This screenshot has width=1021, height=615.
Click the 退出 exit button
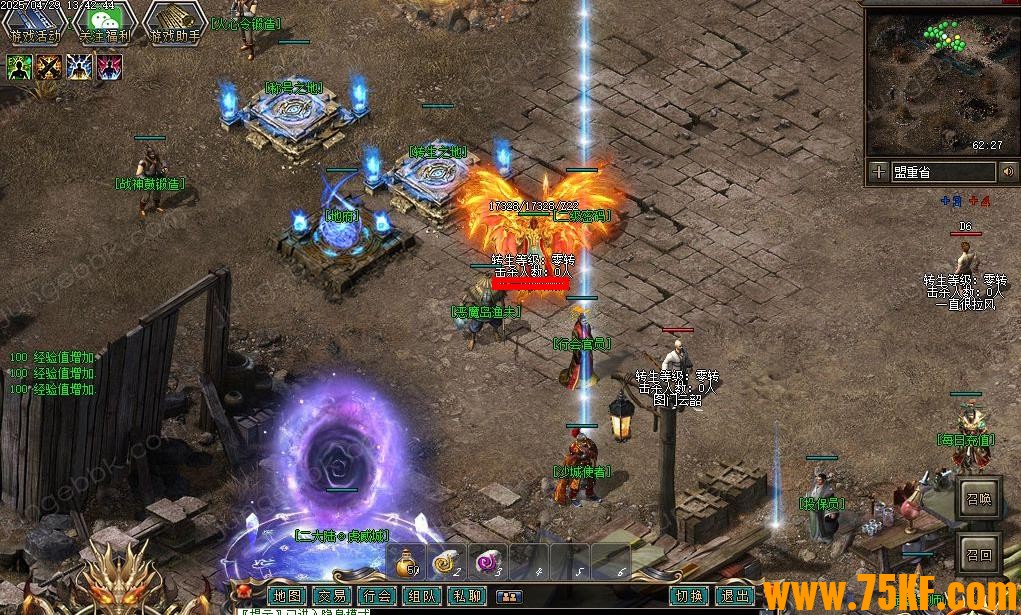(x=736, y=596)
